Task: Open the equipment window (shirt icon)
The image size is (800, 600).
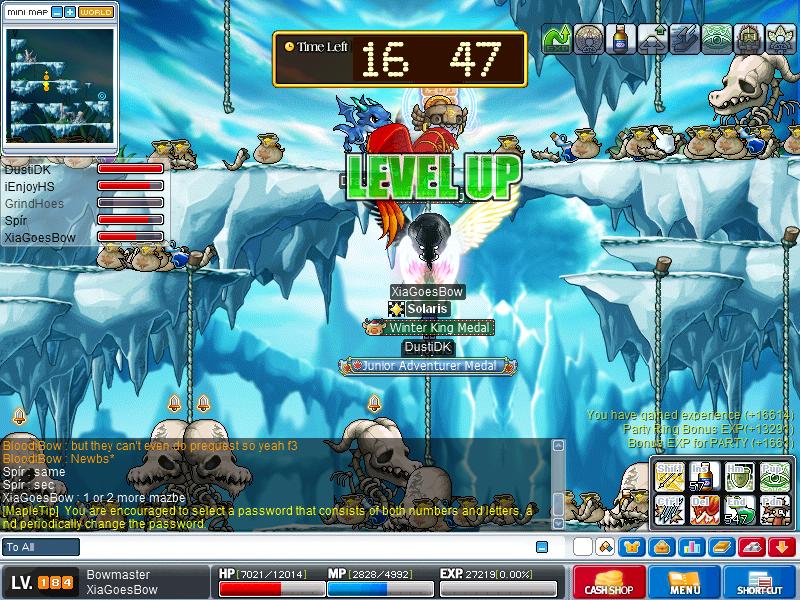Action: coord(632,547)
